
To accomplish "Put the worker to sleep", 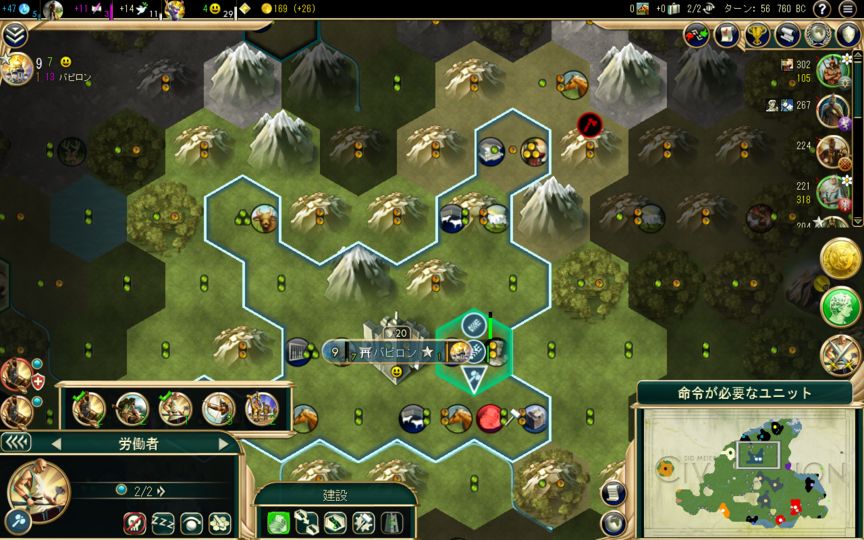I will [x=163, y=522].
